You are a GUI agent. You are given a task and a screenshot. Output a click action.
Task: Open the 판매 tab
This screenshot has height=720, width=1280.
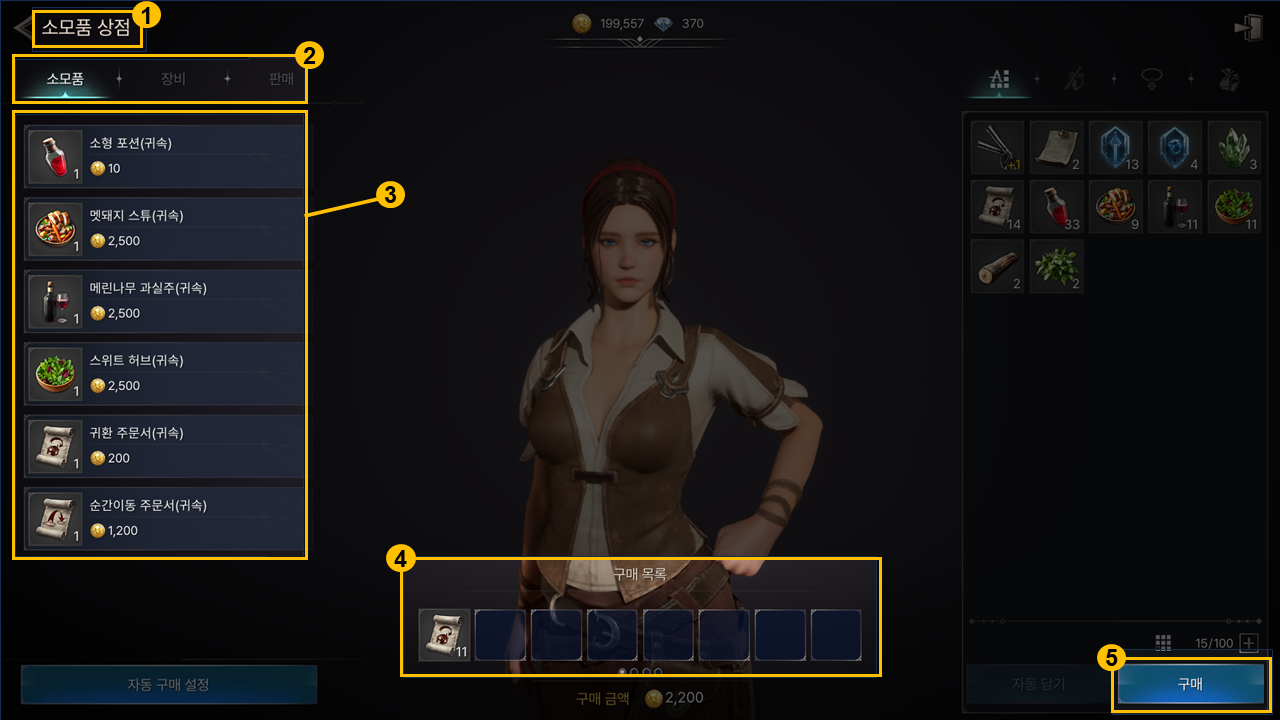pyautogui.click(x=281, y=79)
